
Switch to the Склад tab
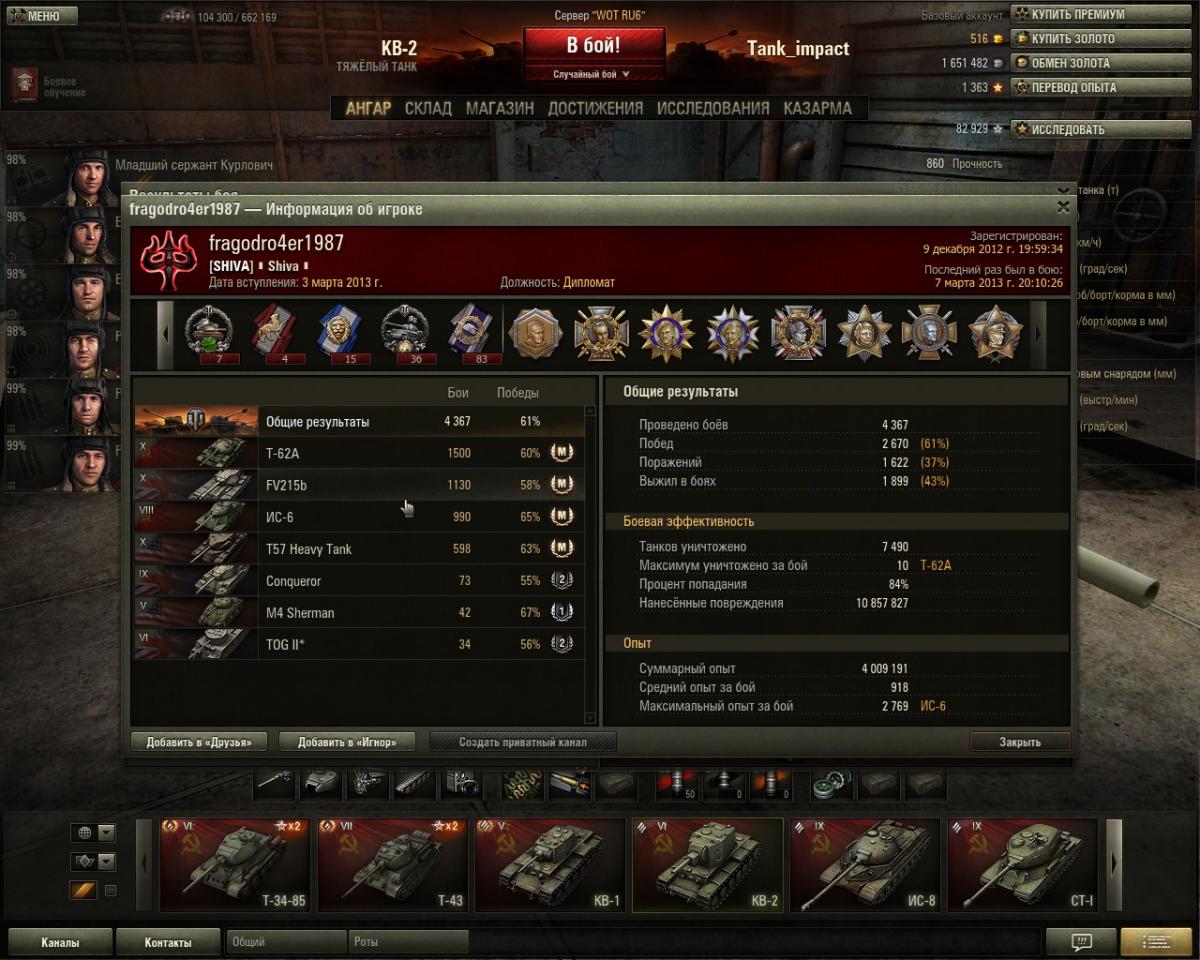428,108
